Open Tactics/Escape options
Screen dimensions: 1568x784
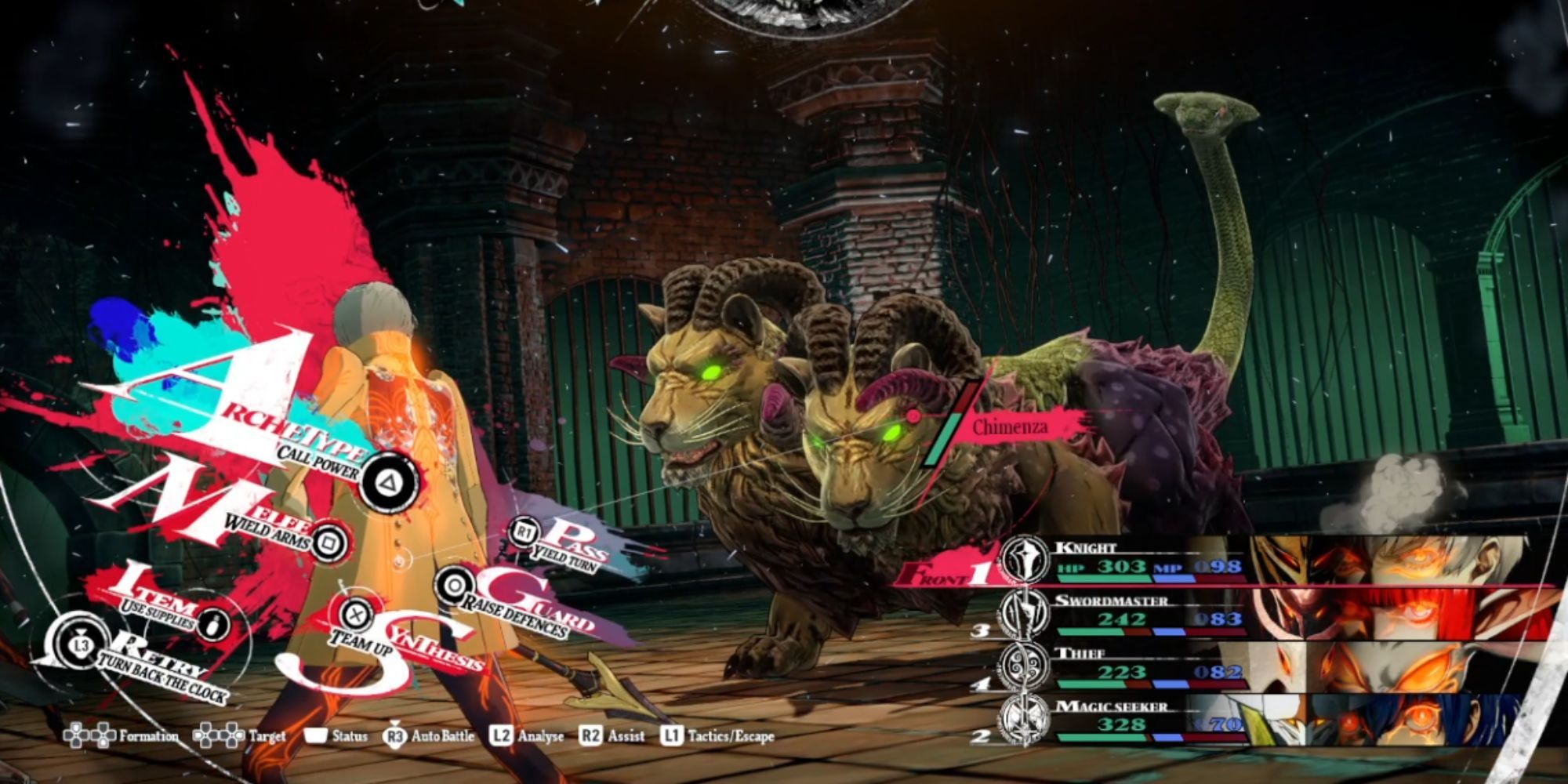(x=718, y=736)
